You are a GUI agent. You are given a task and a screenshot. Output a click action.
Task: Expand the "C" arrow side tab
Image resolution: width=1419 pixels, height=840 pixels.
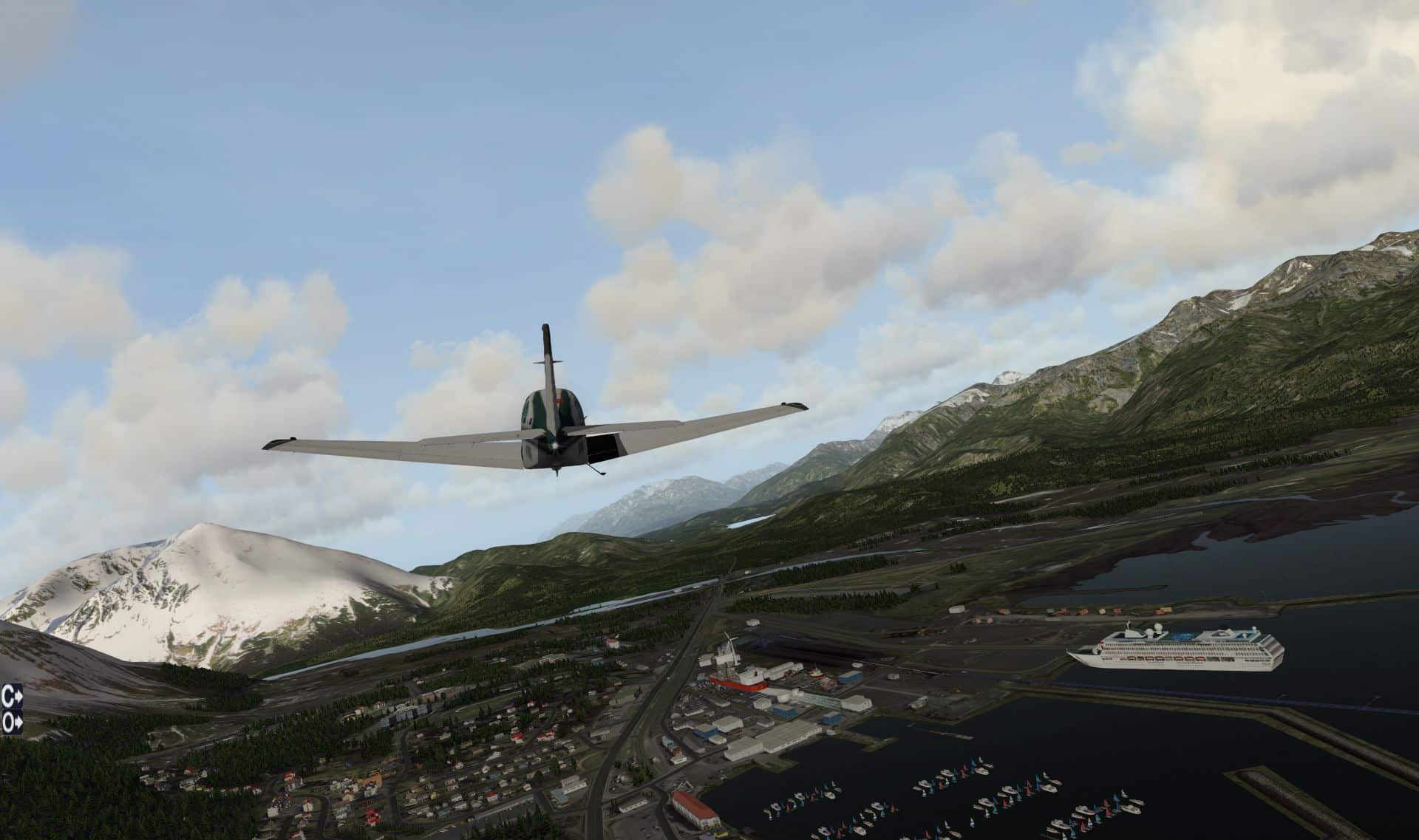[12, 695]
